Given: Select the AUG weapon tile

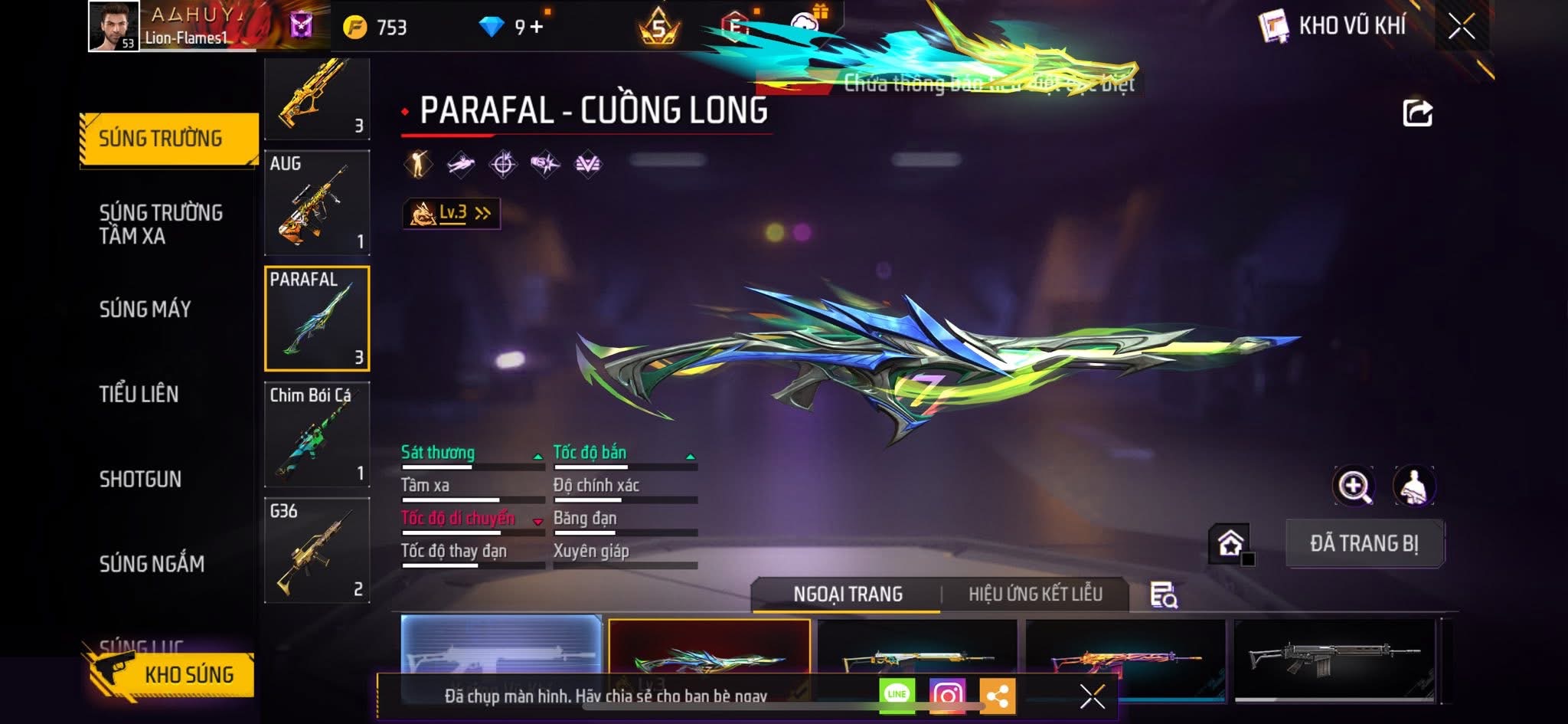Looking at the screenshot, I should pos(317,203).
